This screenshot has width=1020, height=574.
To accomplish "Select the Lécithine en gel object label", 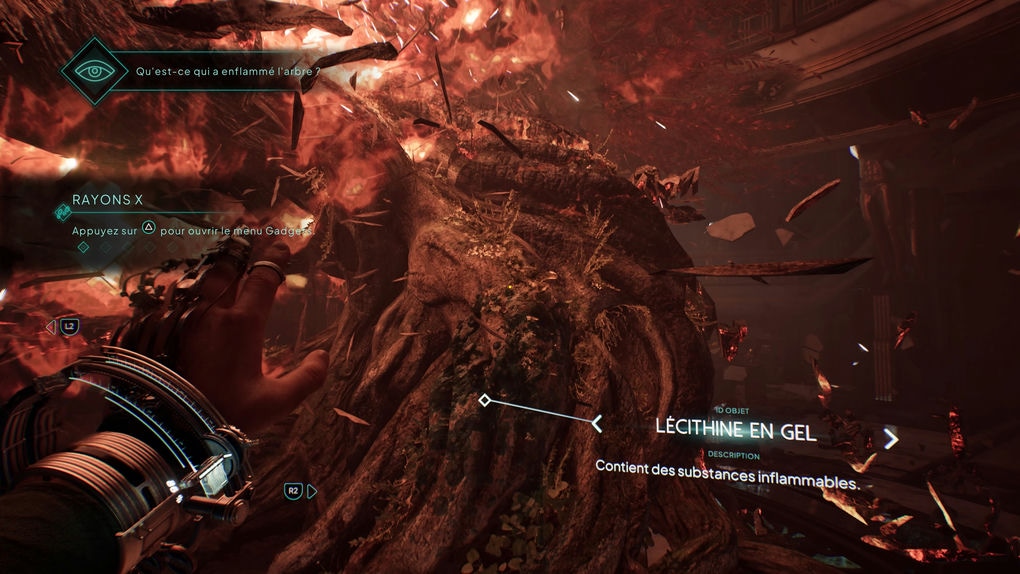I will [736, 430].
